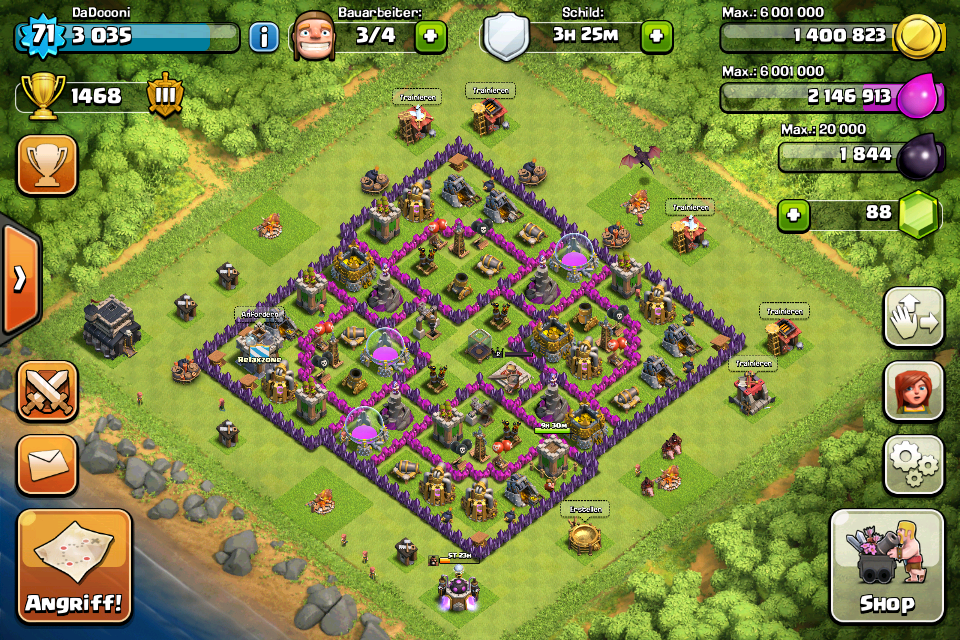Open the trophy achievements button
960x640 pixels.
coord(47,164)
